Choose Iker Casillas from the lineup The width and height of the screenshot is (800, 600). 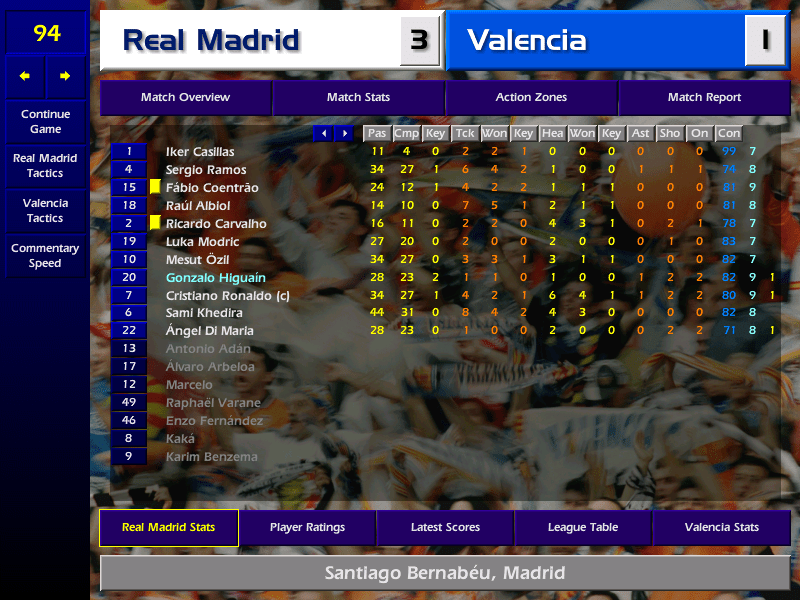(200, 152)
